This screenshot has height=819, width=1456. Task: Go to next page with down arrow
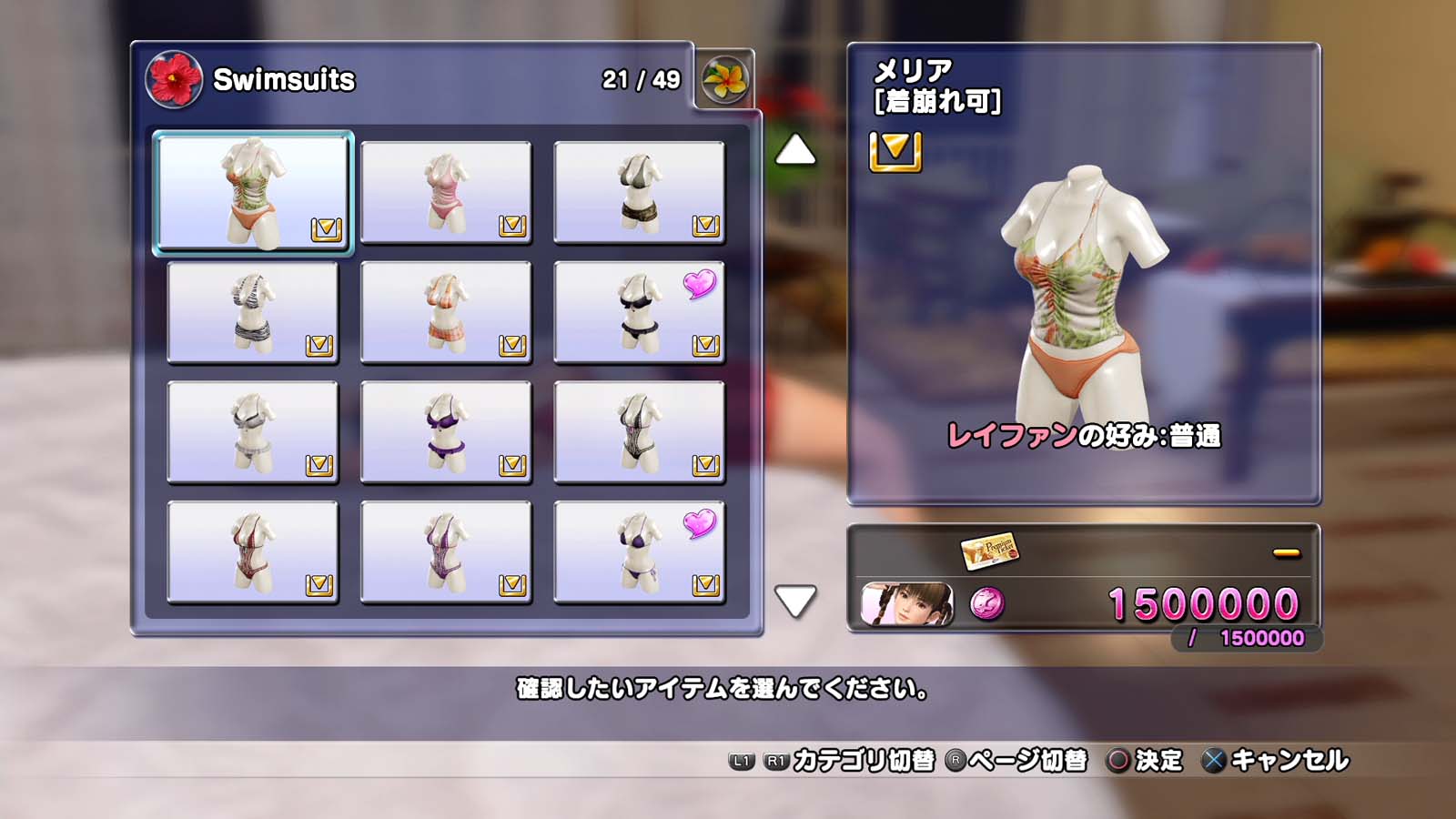tap(795, 601)
